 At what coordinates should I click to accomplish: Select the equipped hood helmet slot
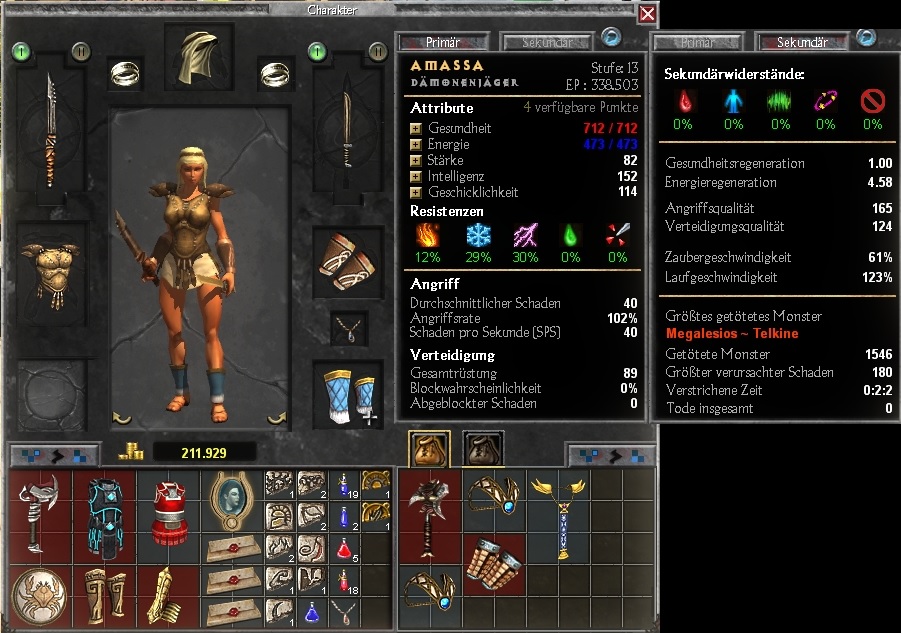click(191, 57)
